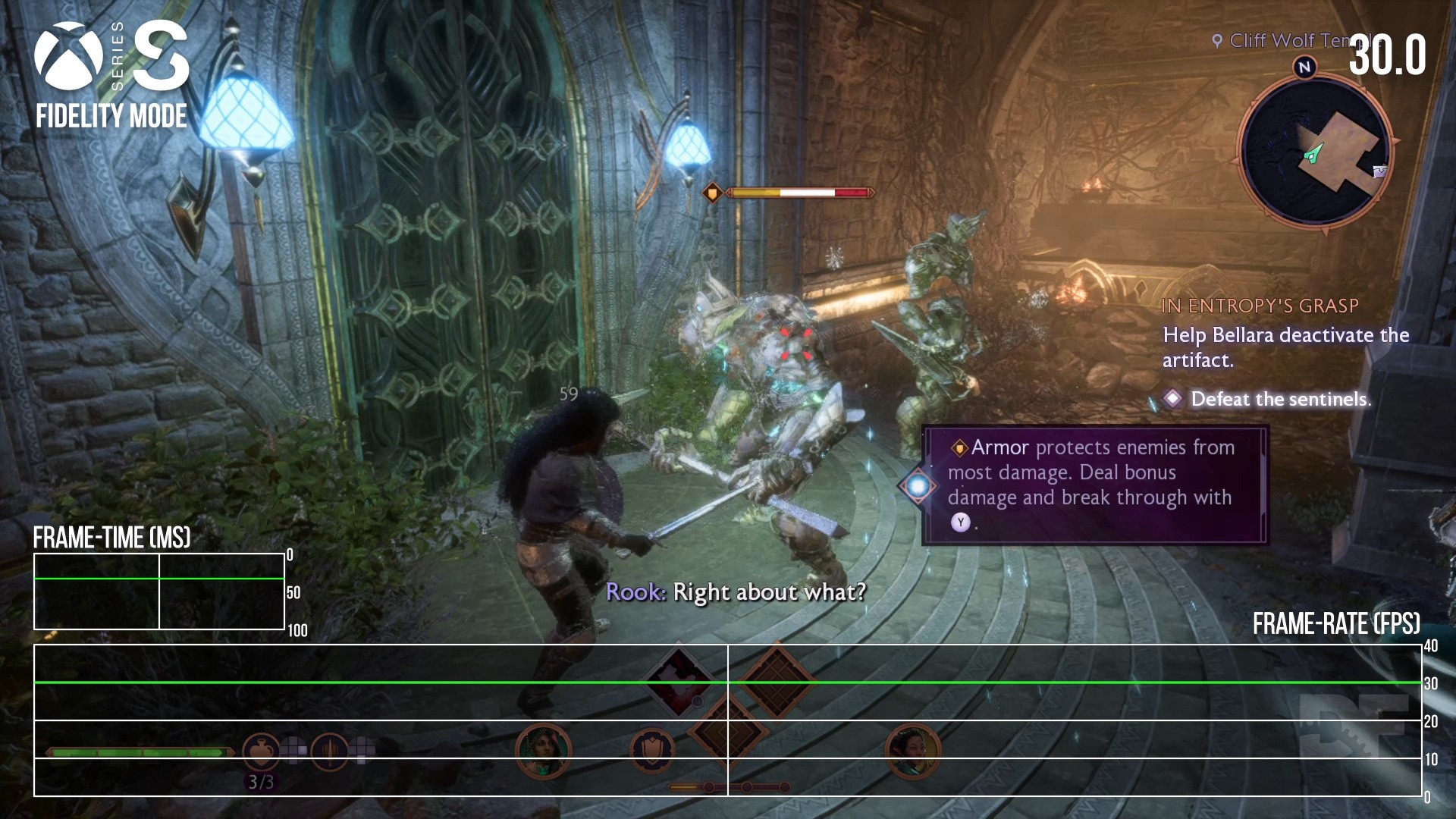The image size is (1456, 819).
Task: Select the 'Defeat the sentinels' objective
Action: coord(1280,399)
